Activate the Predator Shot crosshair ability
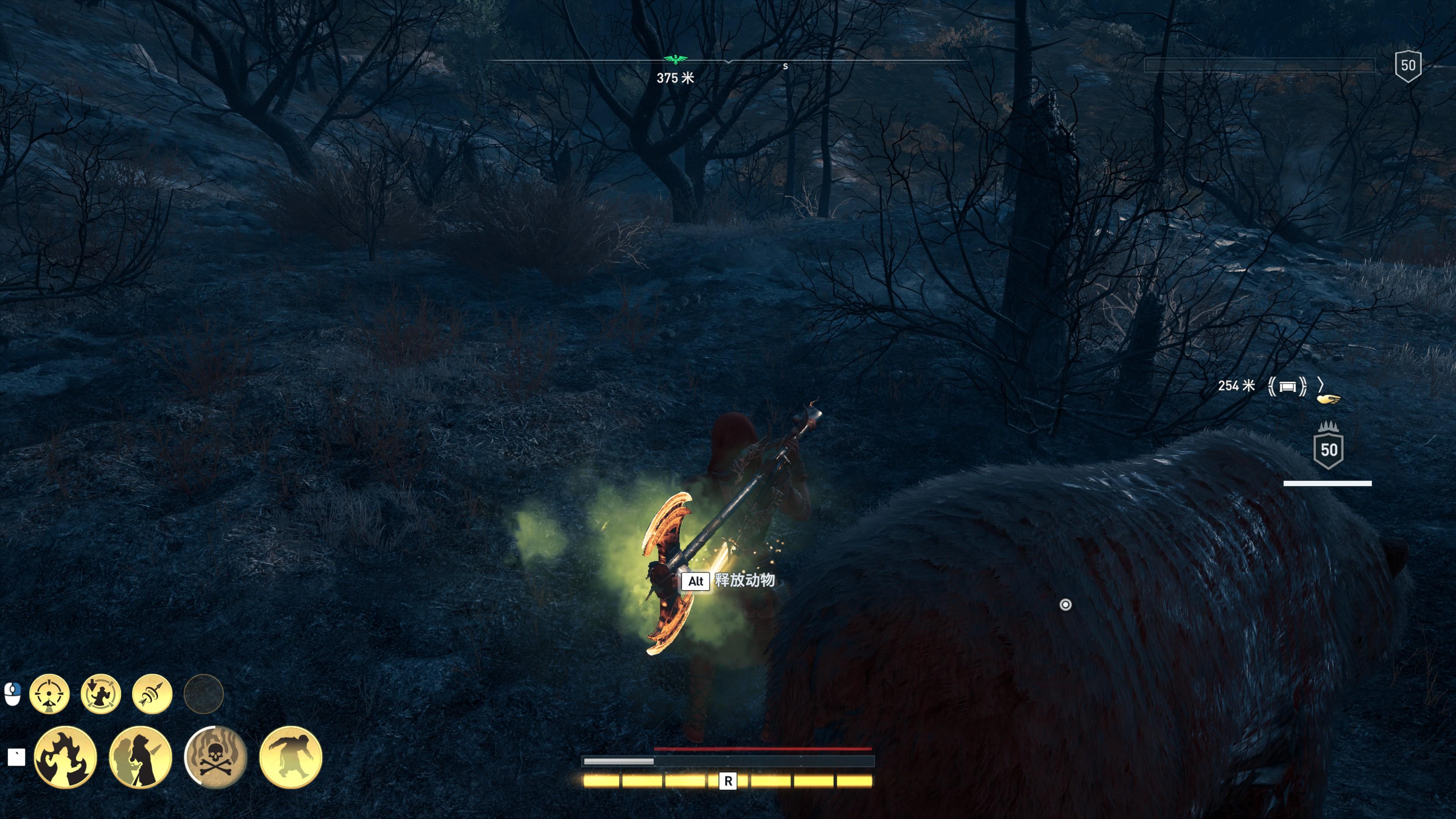 tap(49, 693)
